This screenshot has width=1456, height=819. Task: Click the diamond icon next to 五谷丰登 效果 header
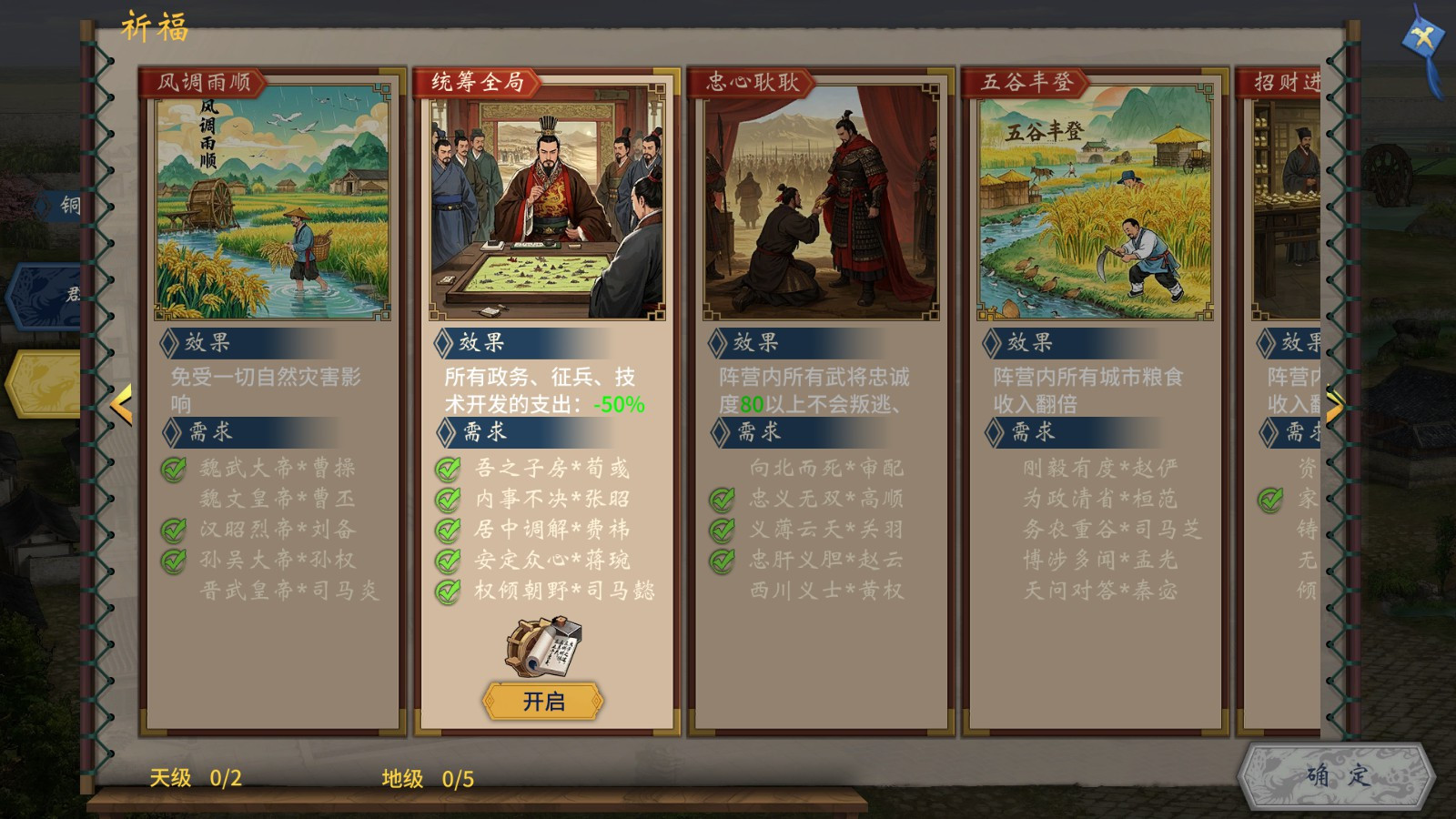[x=992, y=344]
